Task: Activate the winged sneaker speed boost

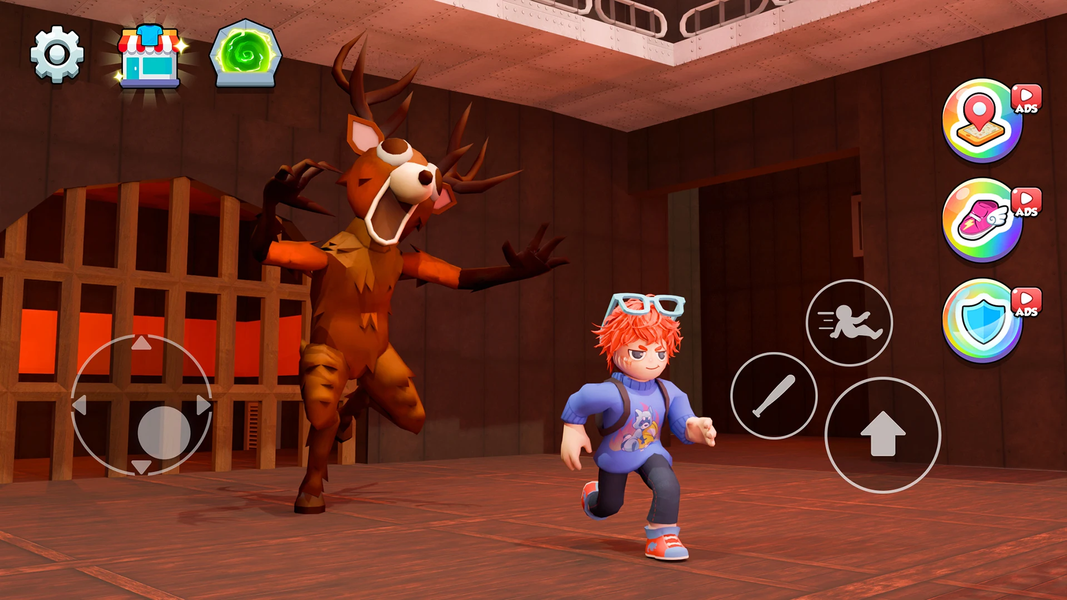Action: [982, 220]
